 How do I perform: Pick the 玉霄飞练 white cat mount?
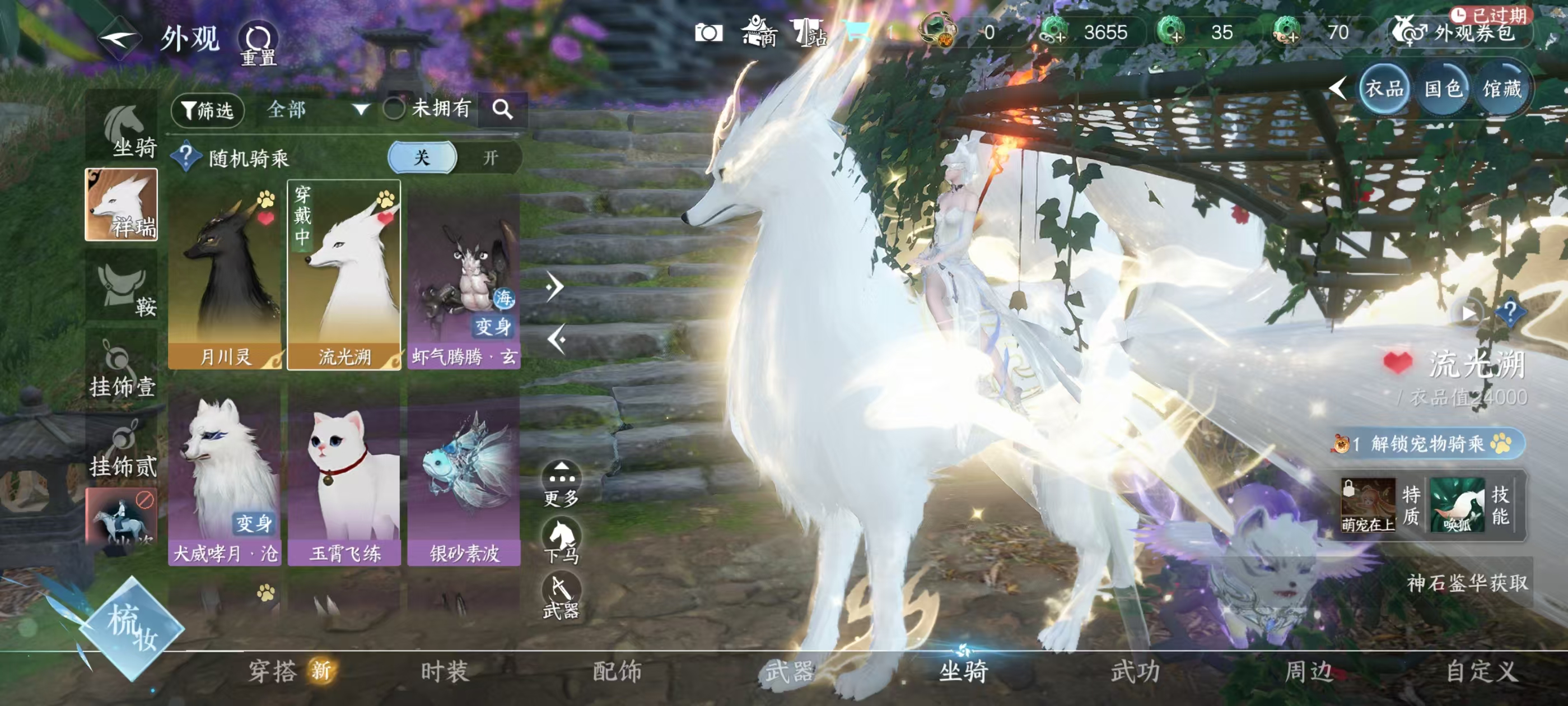point(344,479)
